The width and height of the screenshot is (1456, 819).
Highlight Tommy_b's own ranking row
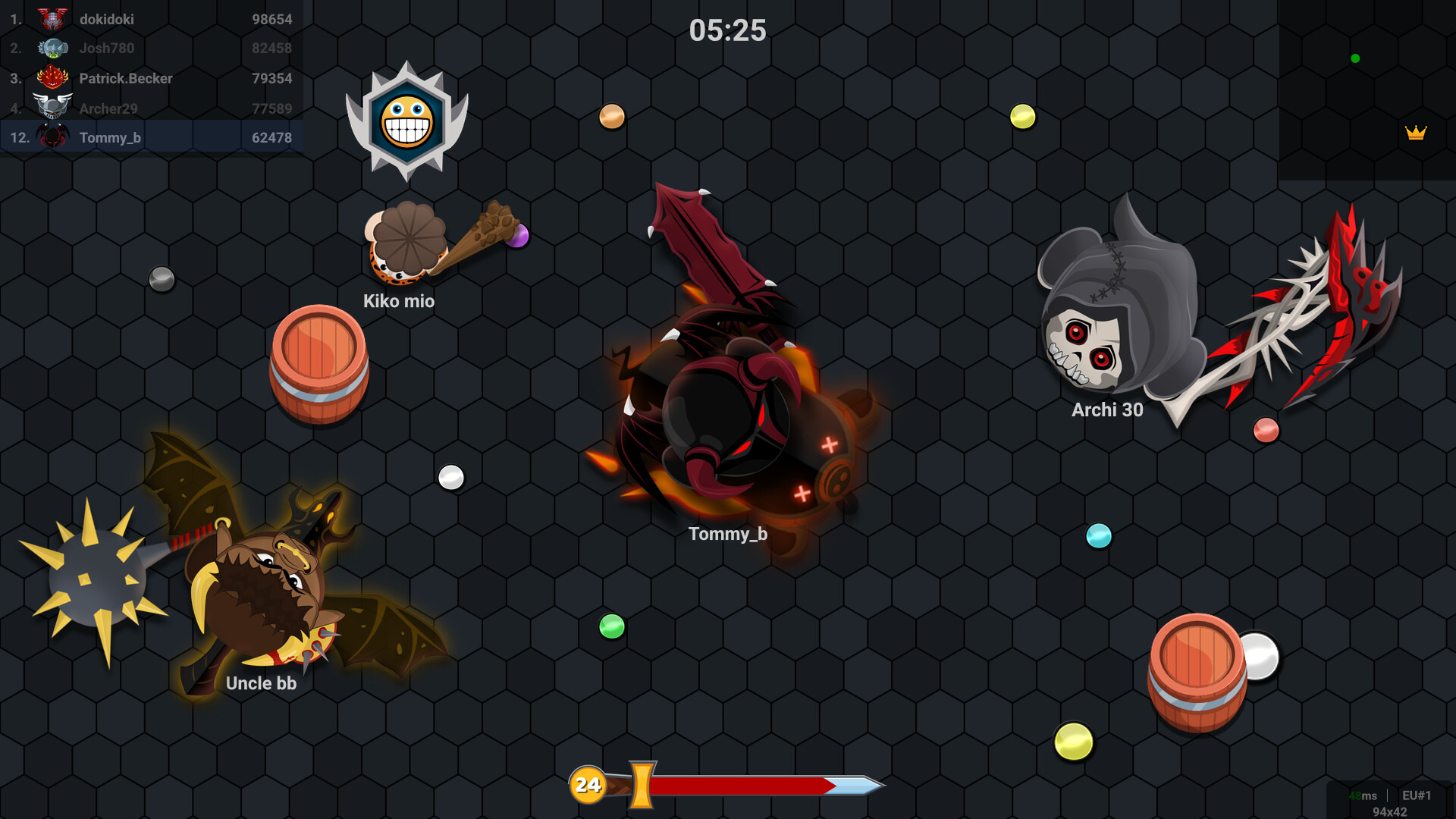pyautogui.click(x=151, y=137)
